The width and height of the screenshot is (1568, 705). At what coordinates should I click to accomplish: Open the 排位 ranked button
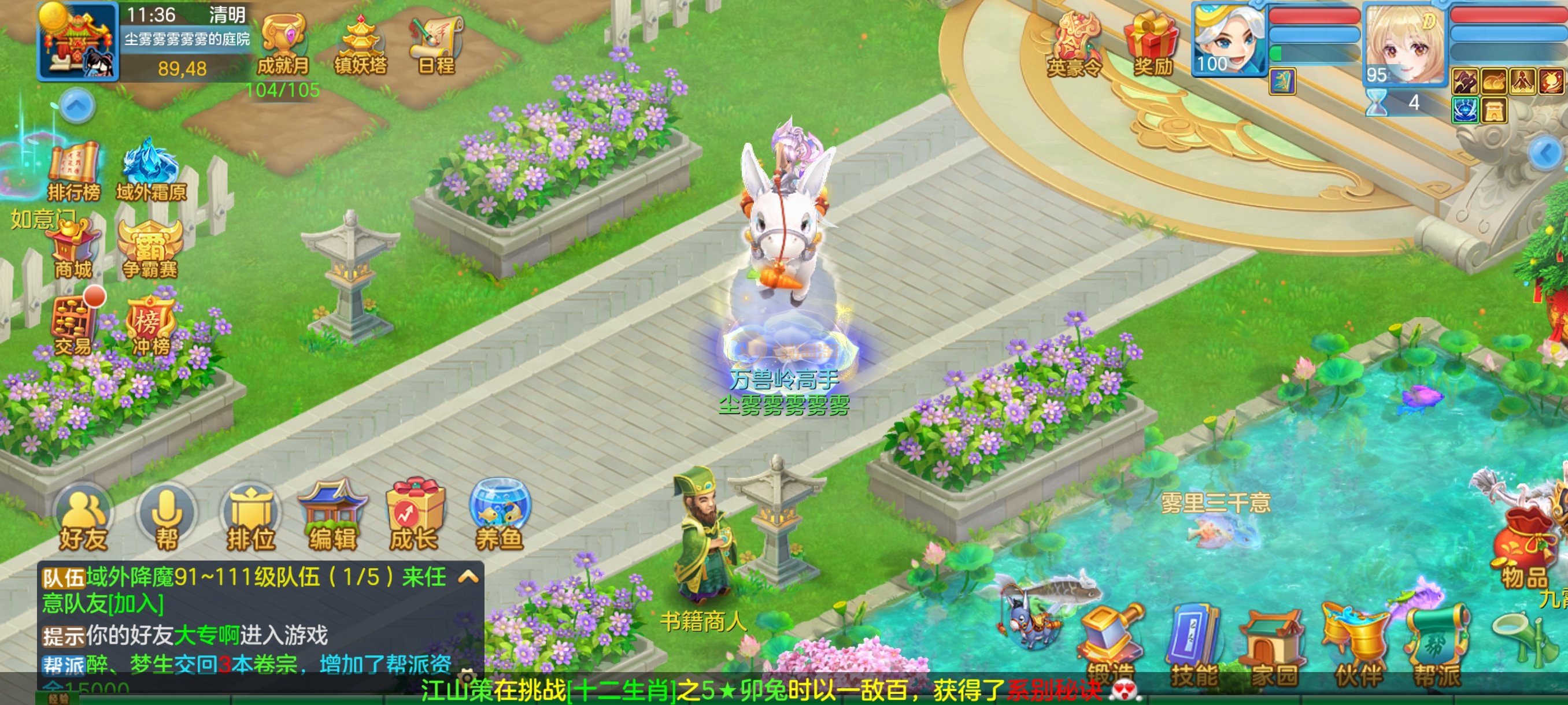pos(250,520)
